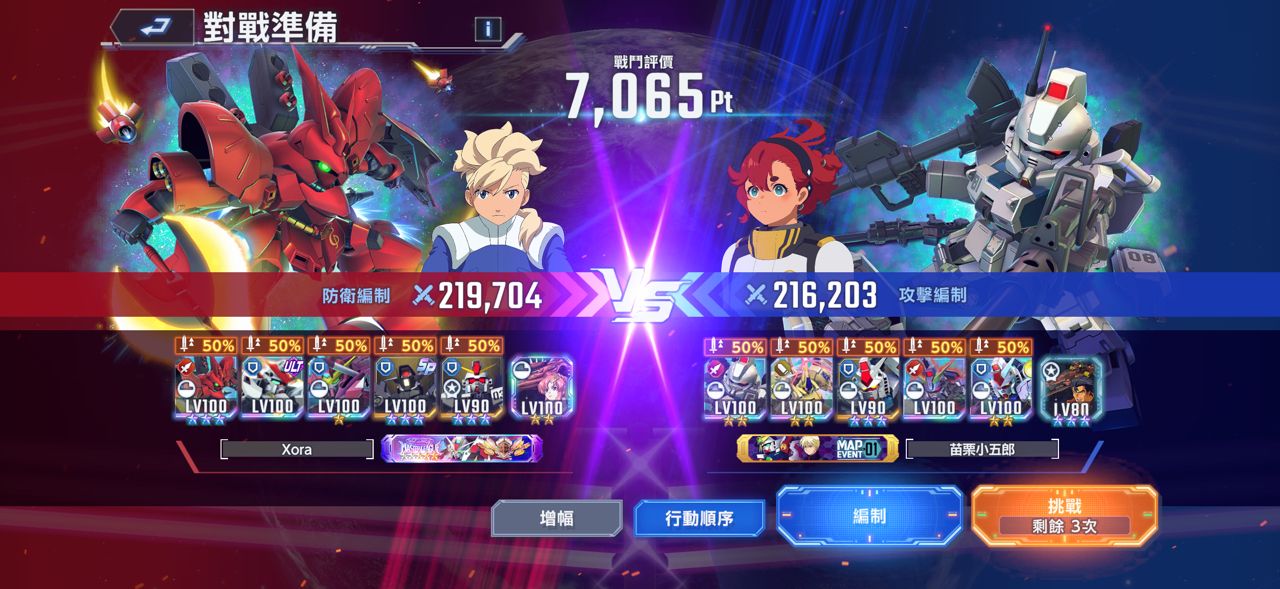Open 編制 to edit the attack formation
Image resolution: width=1280 pixels, height=589 pixels.
coord(869,516)
